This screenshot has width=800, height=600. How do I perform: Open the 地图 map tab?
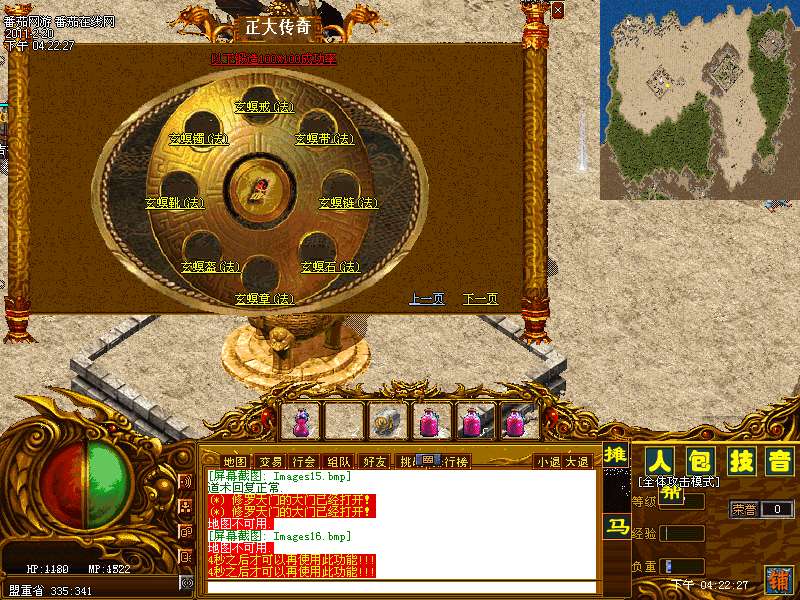[x=234, y=462]
